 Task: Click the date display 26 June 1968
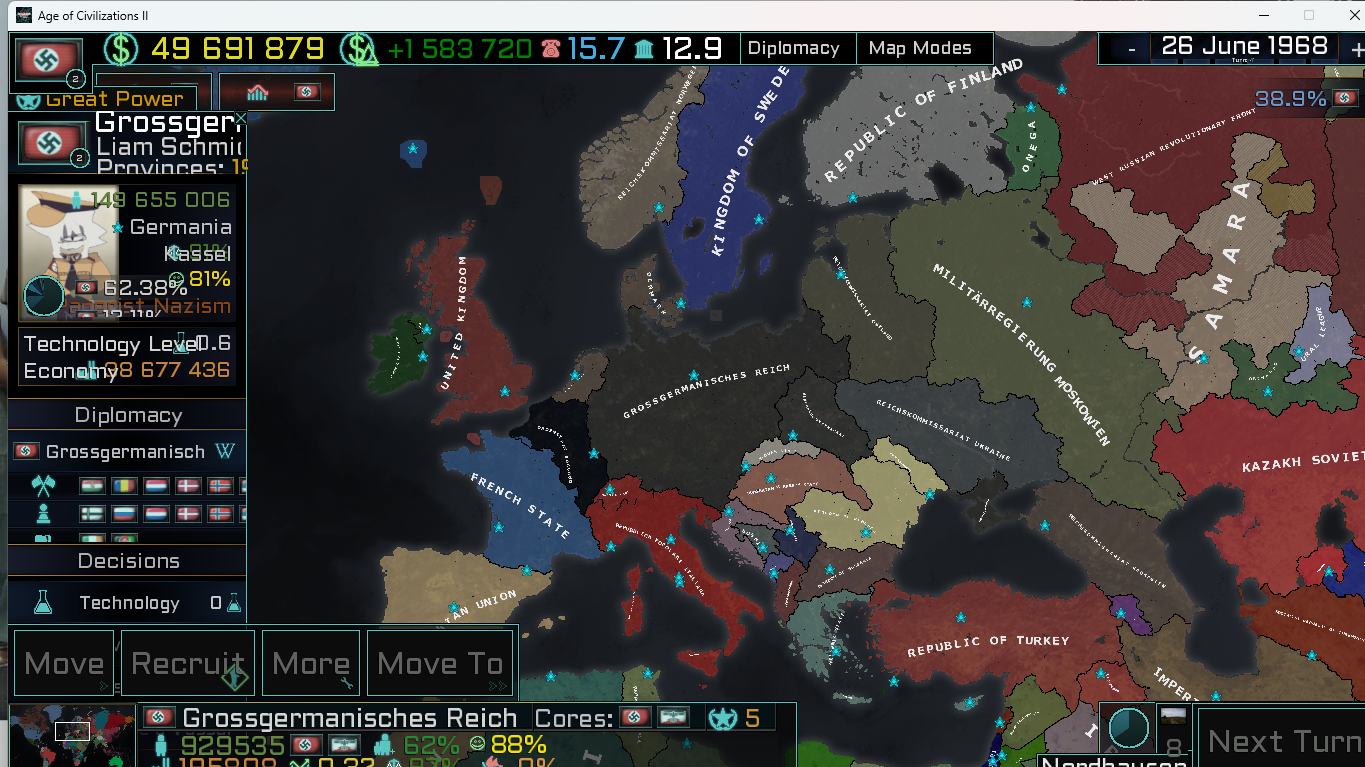pos(1243,46)
